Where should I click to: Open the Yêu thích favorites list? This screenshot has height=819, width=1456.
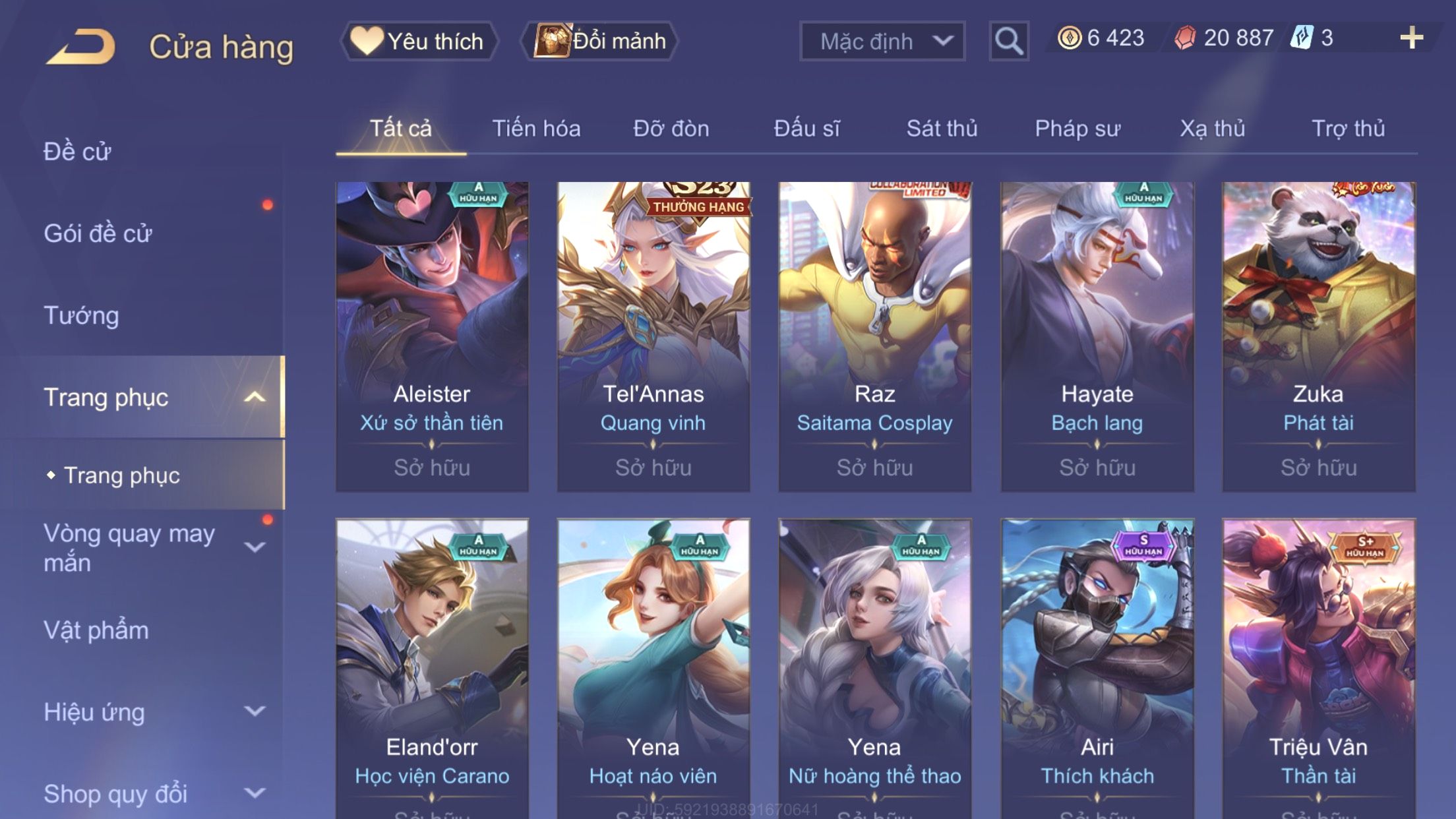[419, 41]
